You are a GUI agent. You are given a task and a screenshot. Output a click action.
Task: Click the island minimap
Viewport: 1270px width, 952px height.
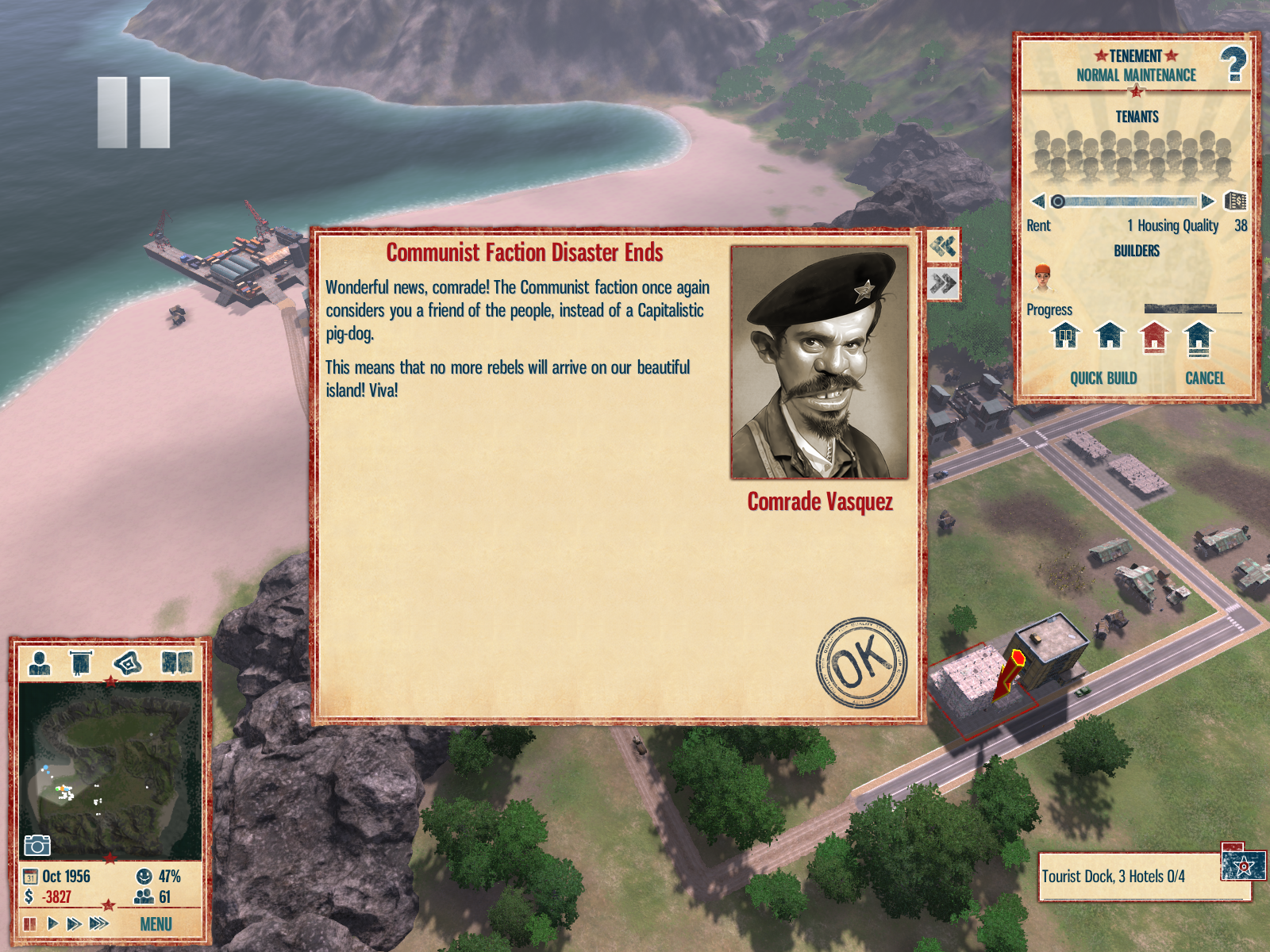point(110,770)
